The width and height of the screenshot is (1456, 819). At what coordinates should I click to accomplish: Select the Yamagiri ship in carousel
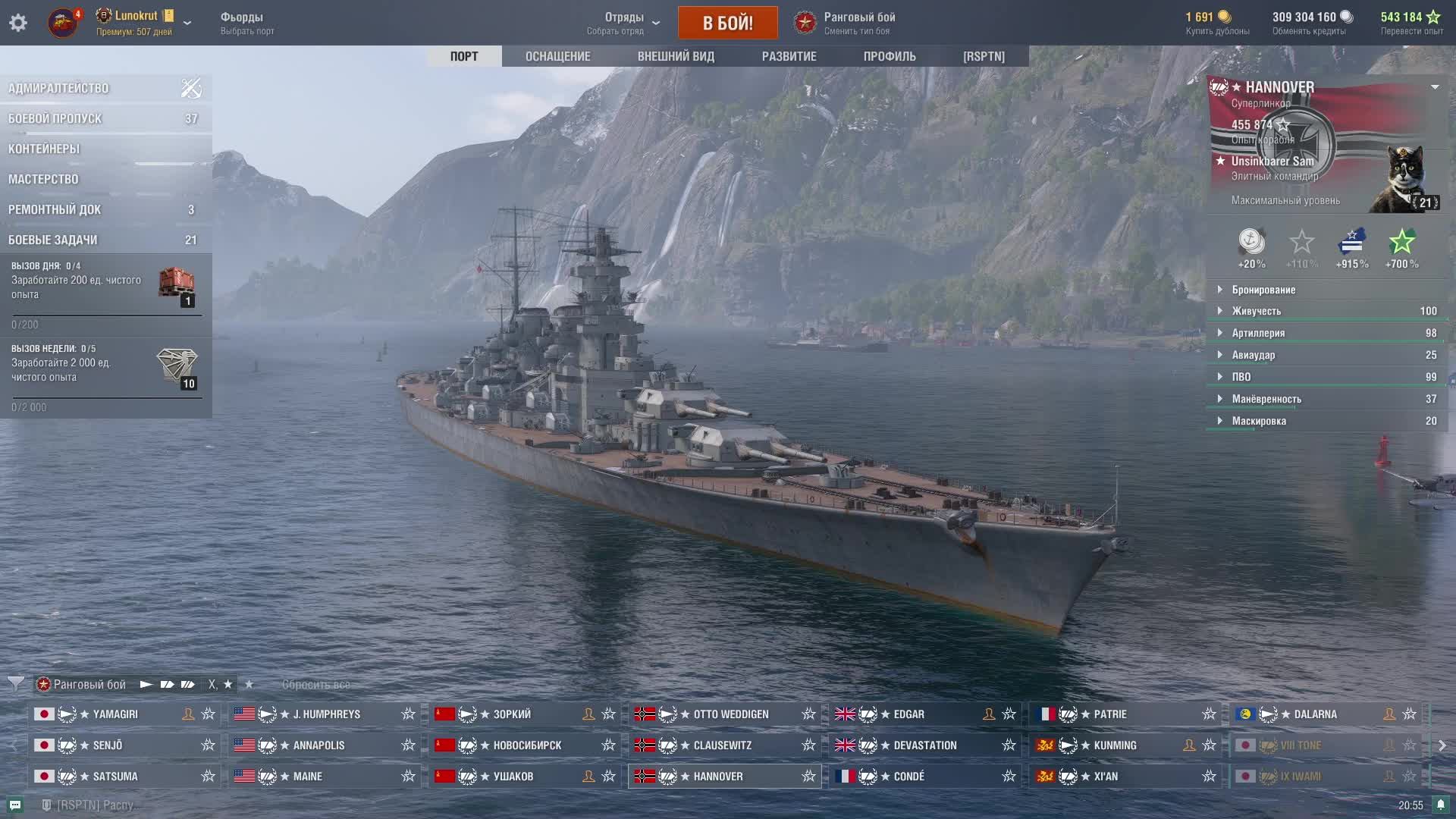[x=115, y=714]
